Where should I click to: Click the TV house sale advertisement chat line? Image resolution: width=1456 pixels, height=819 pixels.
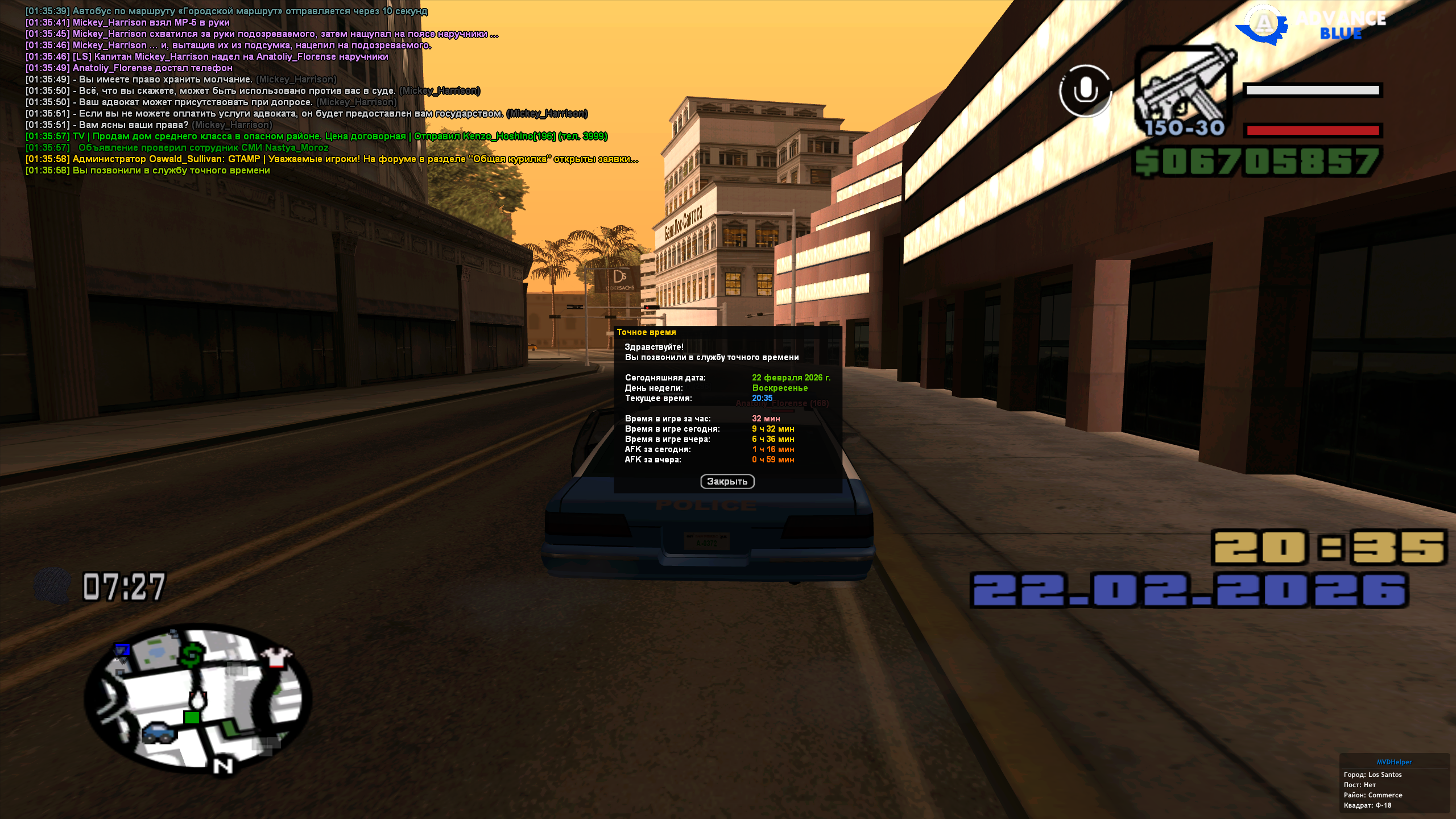coord(316,136)
